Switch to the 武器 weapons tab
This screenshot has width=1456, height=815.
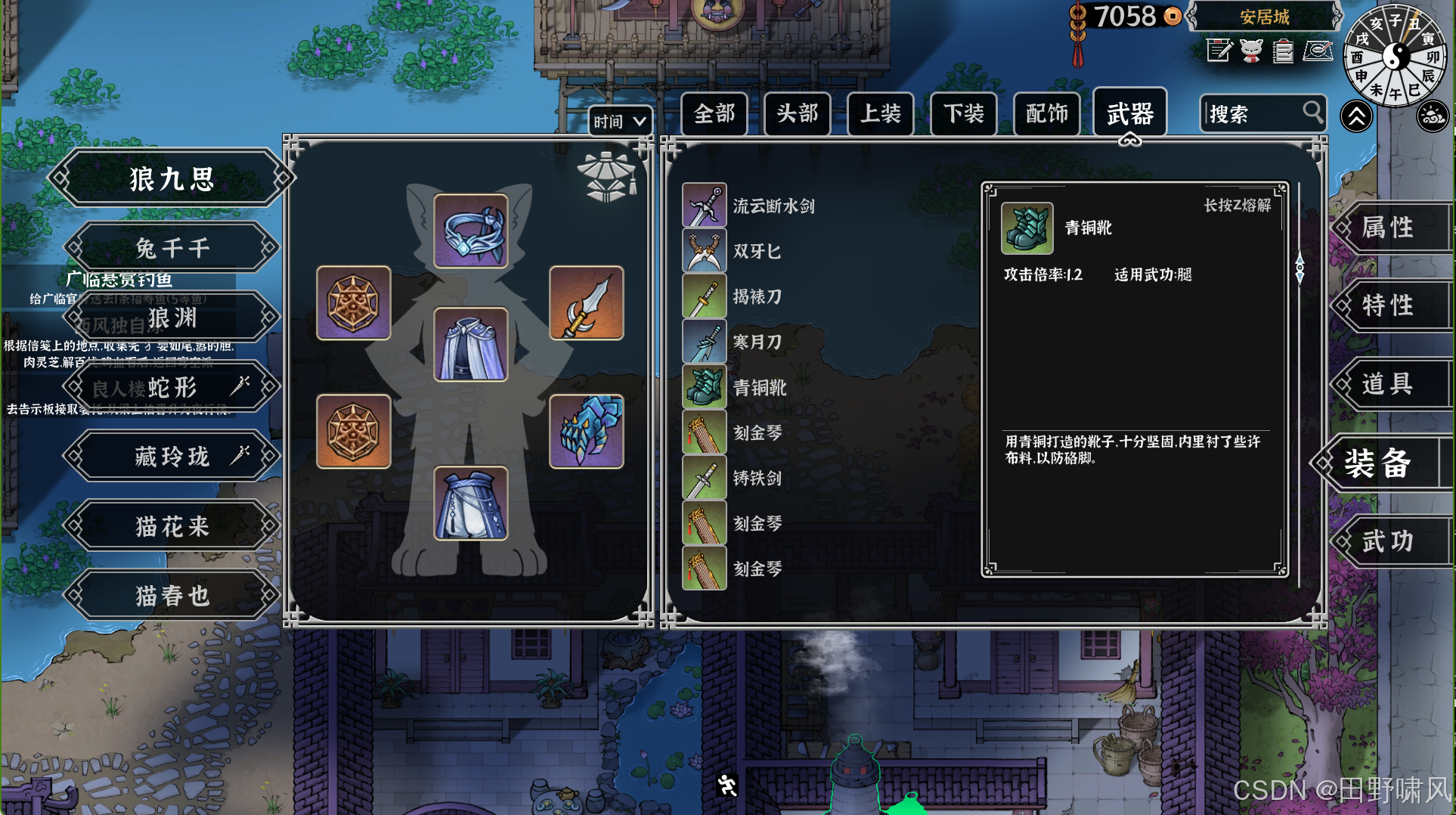pos(1129,114)
